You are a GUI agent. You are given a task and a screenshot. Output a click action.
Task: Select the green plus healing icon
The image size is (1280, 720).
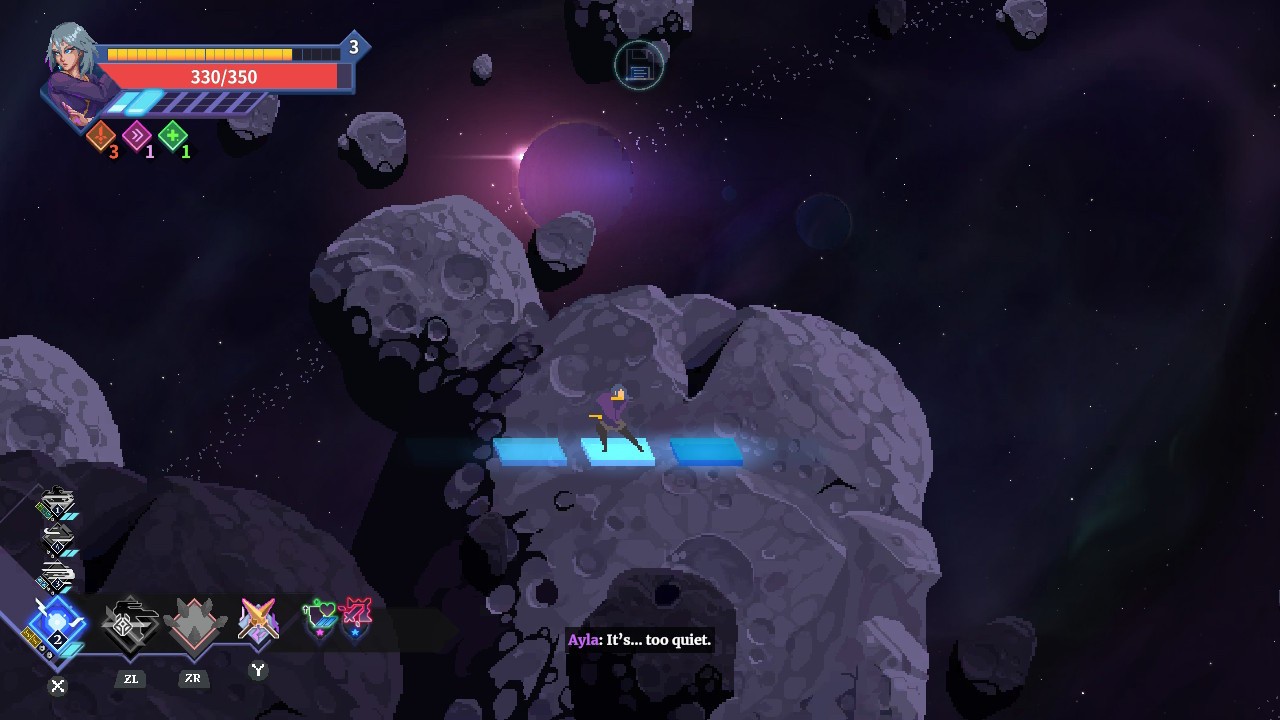tap(173, 135)
